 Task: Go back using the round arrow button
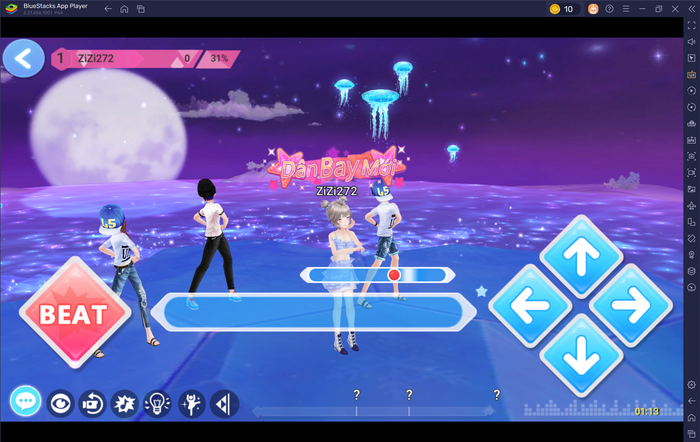[24, 59]
